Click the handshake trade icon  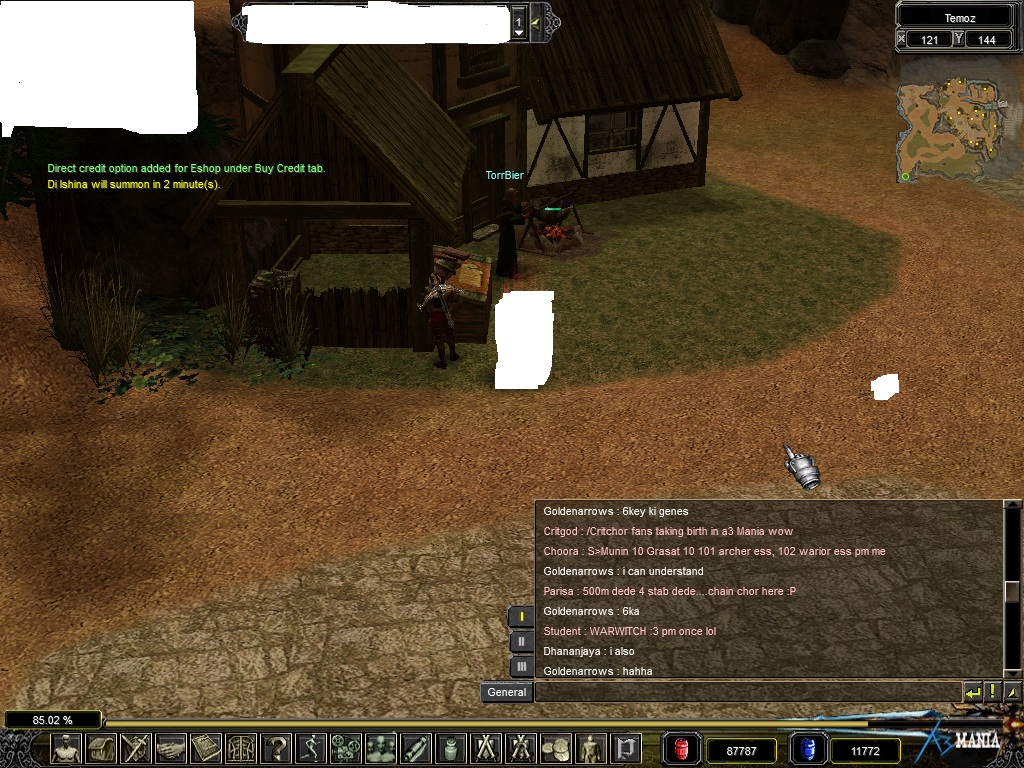[171, 748]
